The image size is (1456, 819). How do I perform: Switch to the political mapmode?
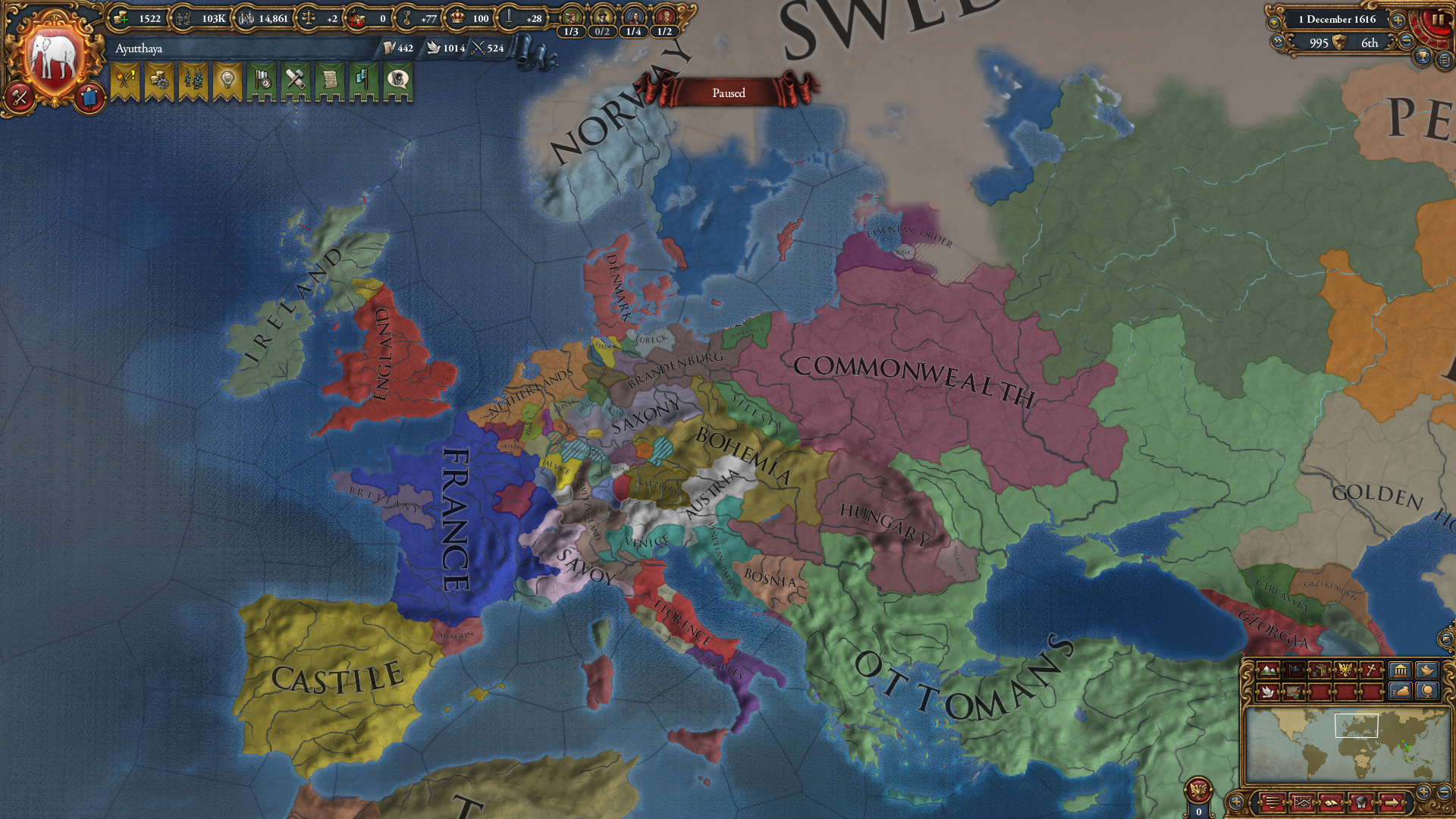[1293, 670]
